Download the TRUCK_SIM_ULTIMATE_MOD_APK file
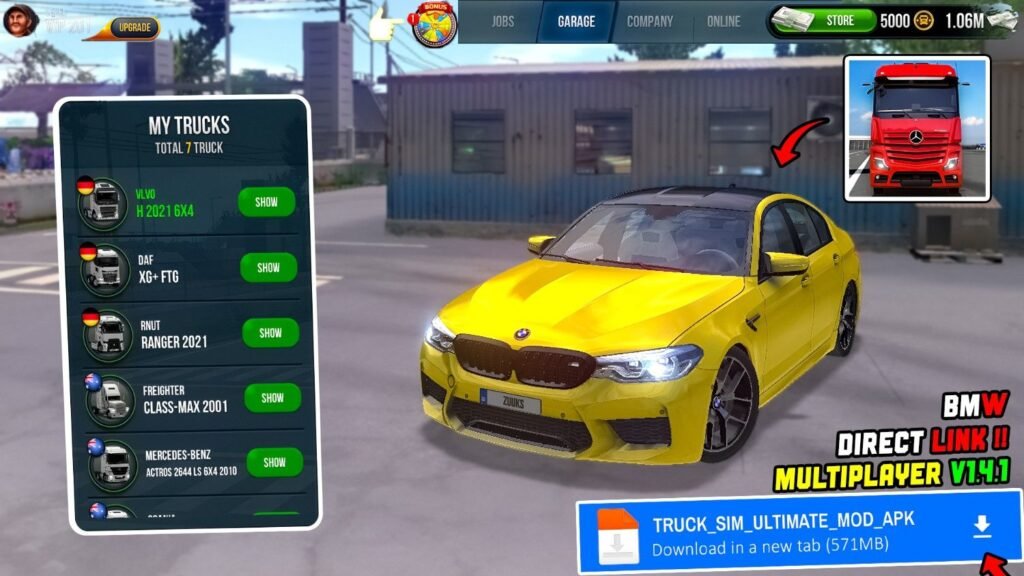 [x=982, y=526]
